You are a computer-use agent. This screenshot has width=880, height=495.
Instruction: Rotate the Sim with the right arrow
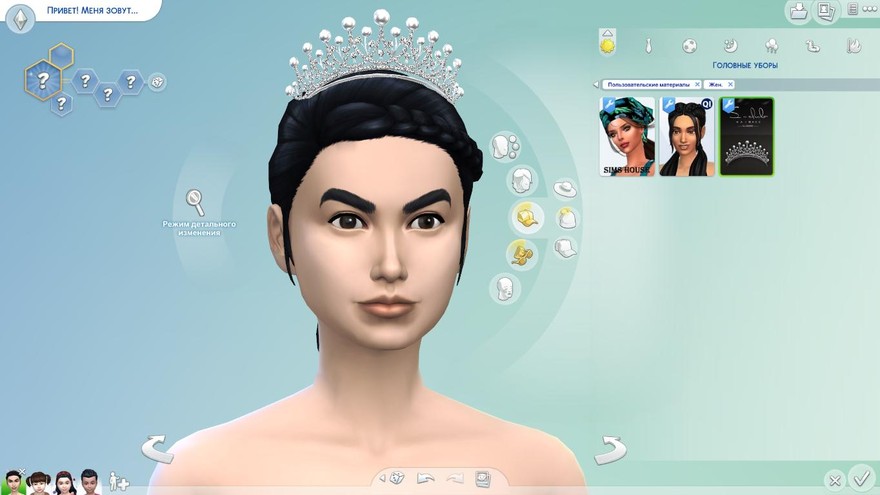tap(610, 450)
